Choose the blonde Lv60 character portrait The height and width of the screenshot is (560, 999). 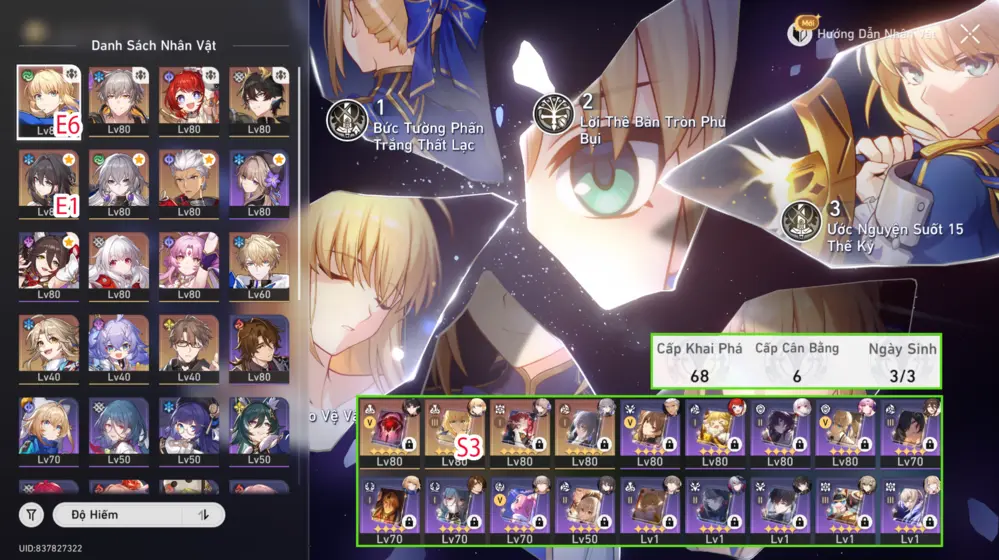[x=259, y=266]
